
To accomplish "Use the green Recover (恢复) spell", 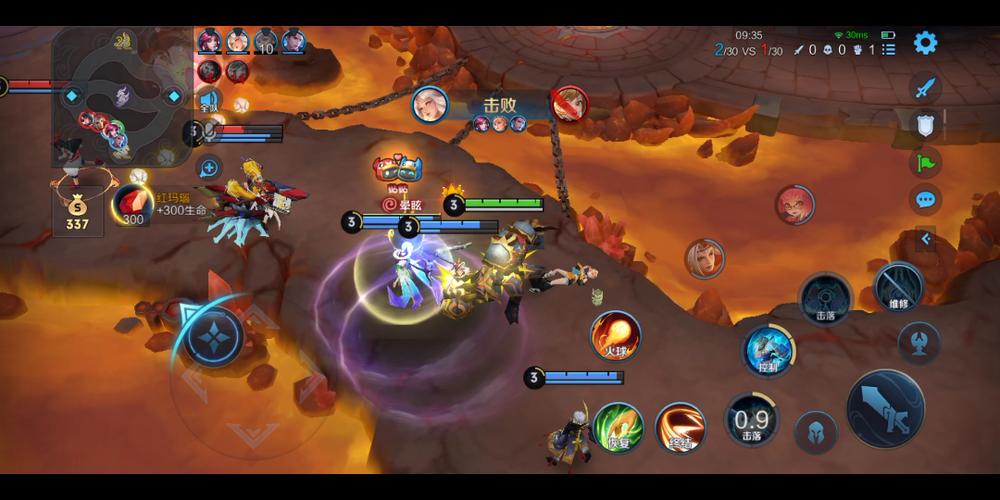I will [617, 427].
